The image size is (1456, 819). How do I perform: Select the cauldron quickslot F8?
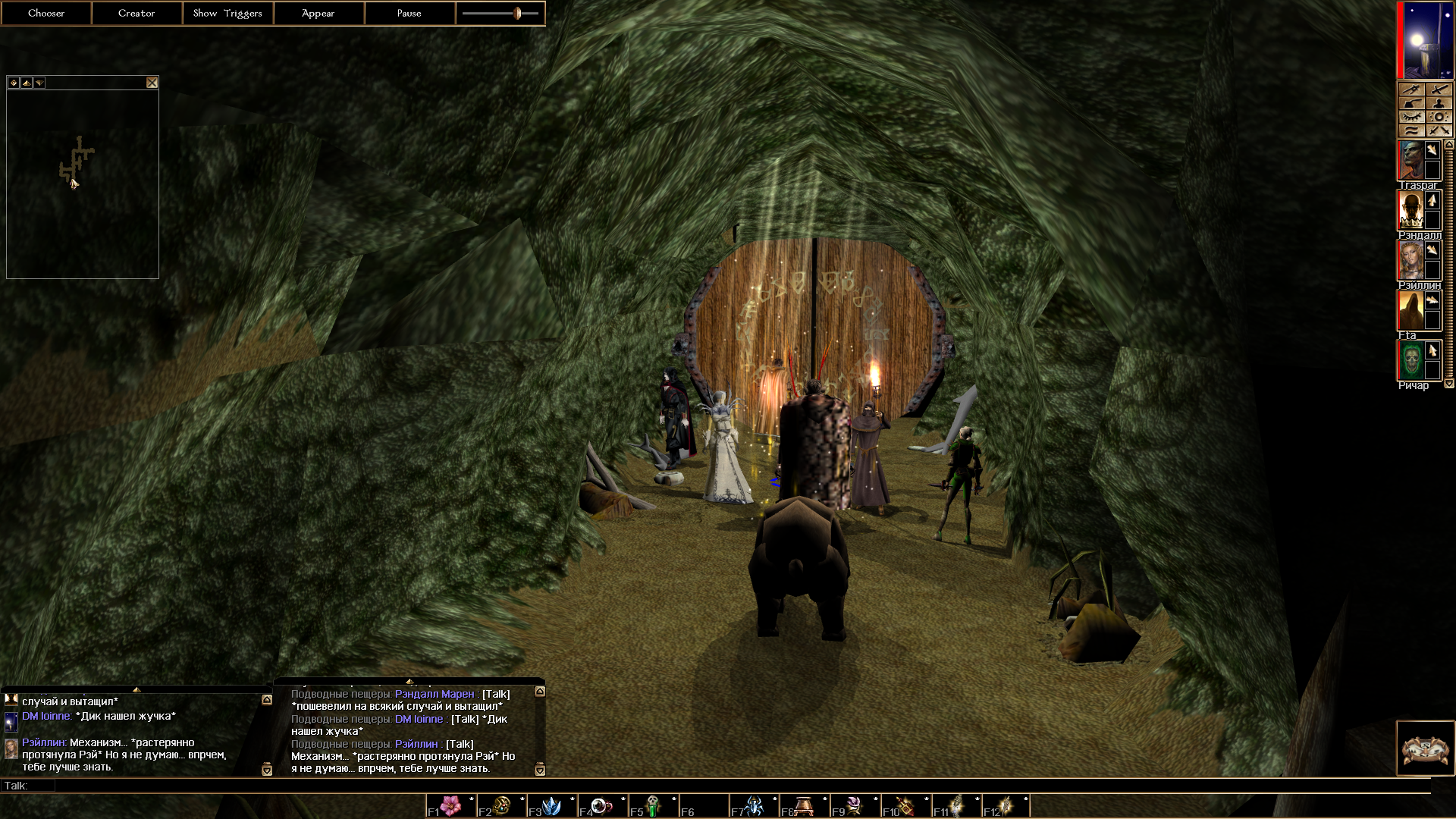[805, 805]
